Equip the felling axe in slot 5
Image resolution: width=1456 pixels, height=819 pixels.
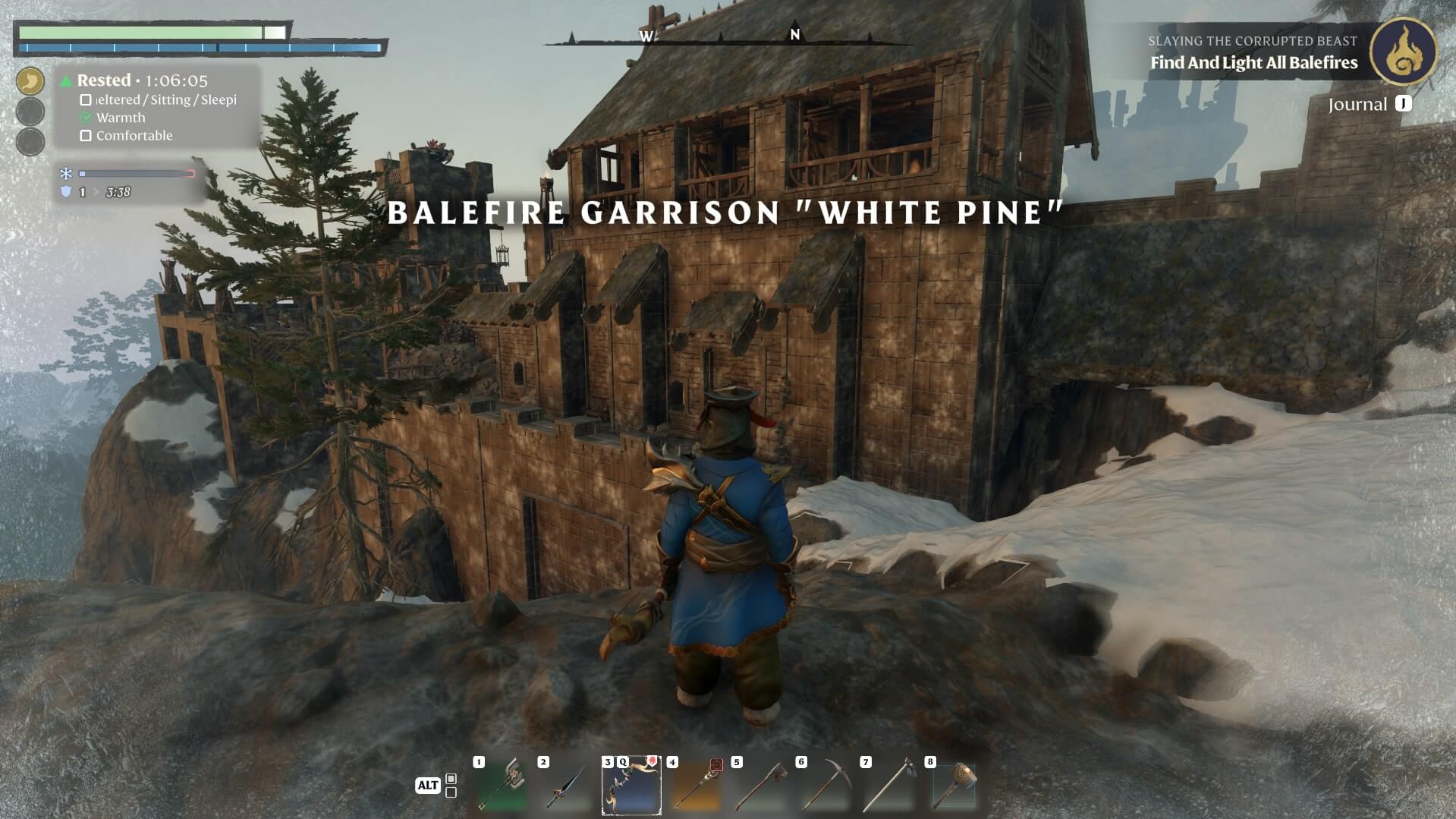(x=760, y=786)
